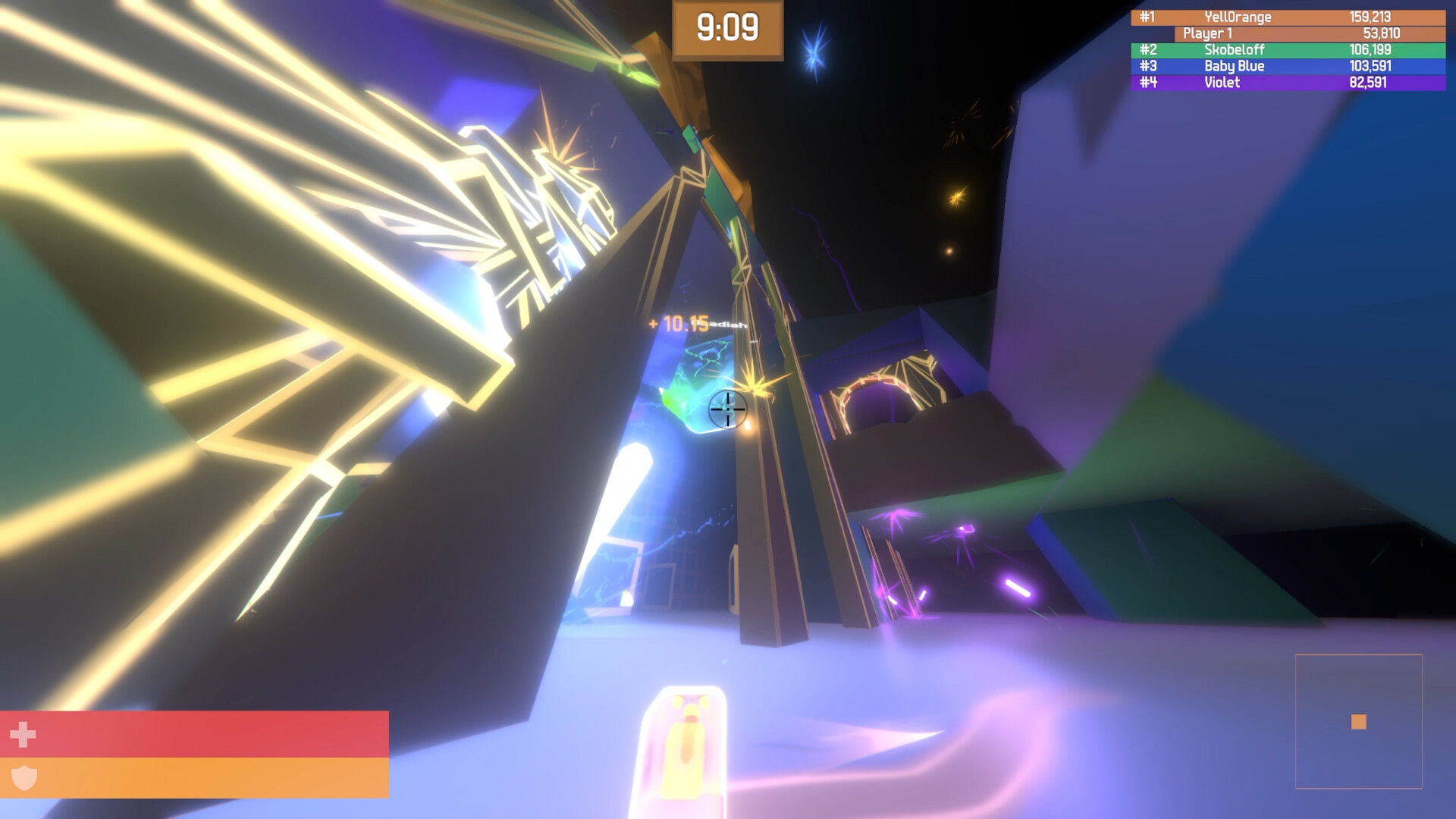Select the shield icon on the armor bar
This screenshot has height=819, width=1456.
tap(23, 777)
